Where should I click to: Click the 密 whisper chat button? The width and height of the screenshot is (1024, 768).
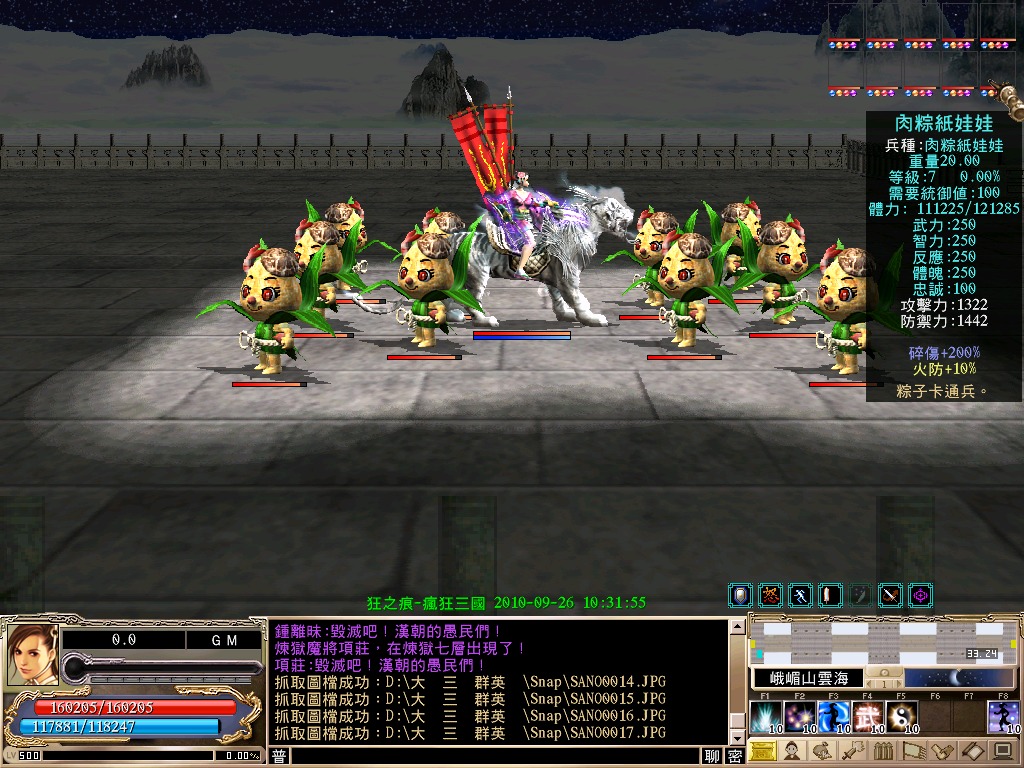(735, 757)
